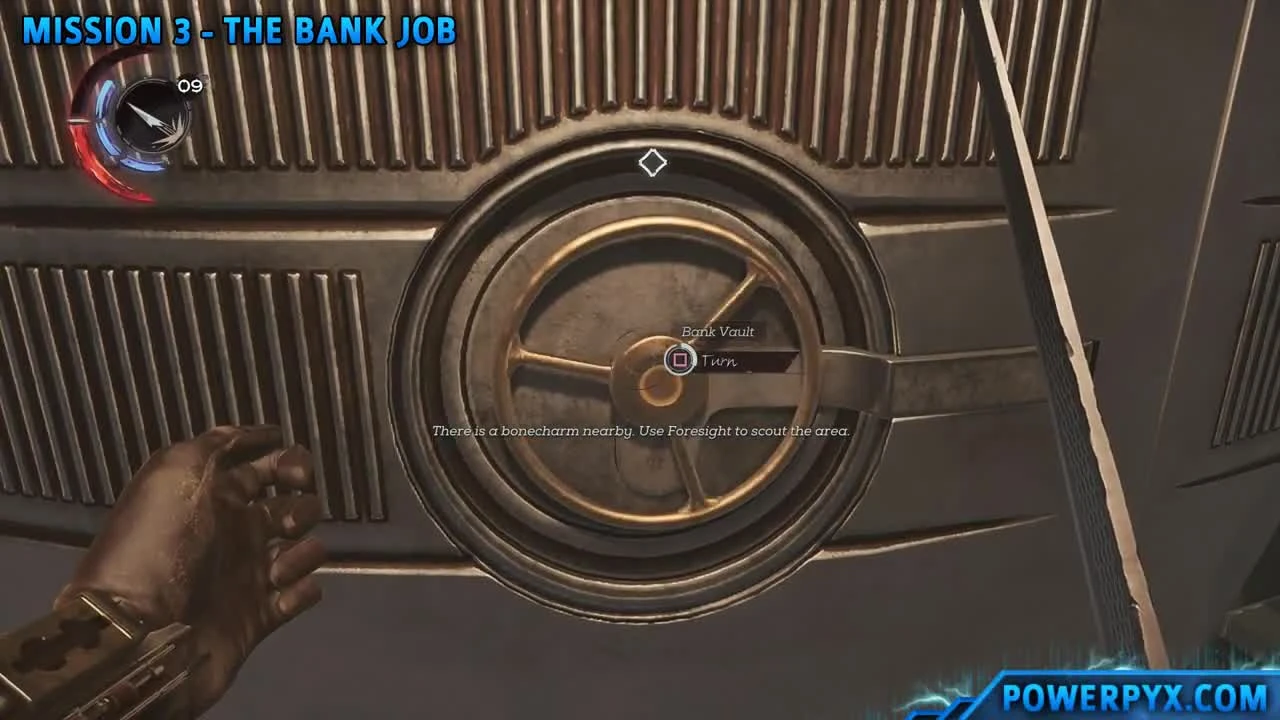Click the bonecharm Foresight hint message
The image size is (1280, 720).
(640, 431)
